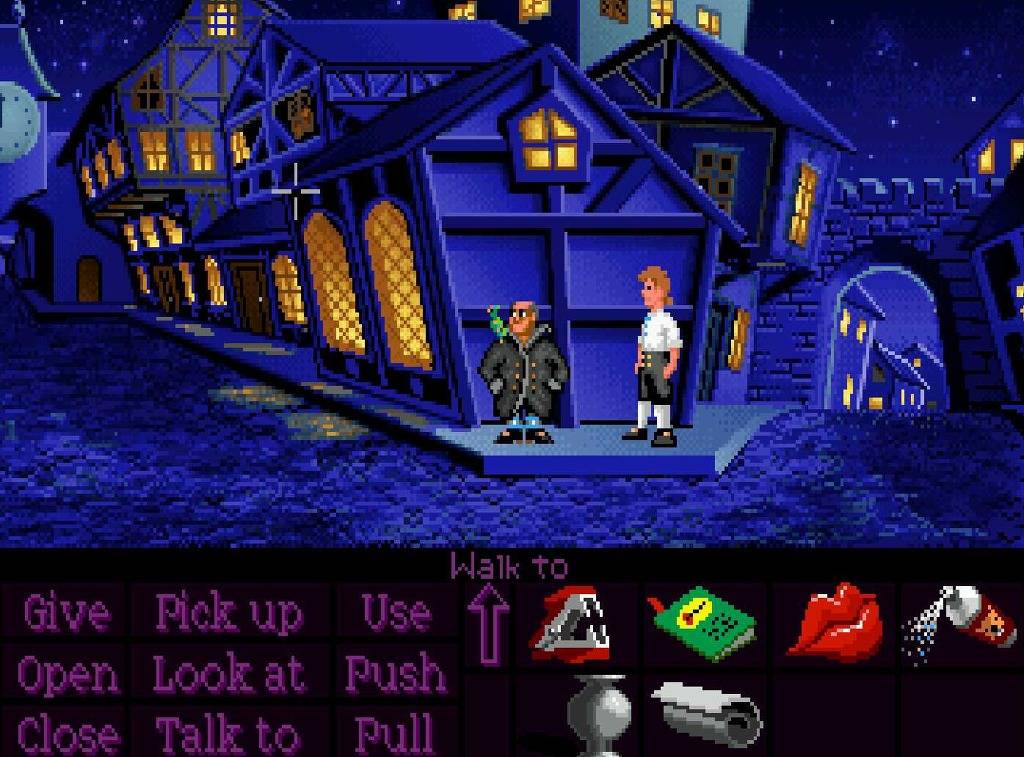Screen dimensions: 1024x757
Task: Select the red wax lips item
Action: click(833, 621)
